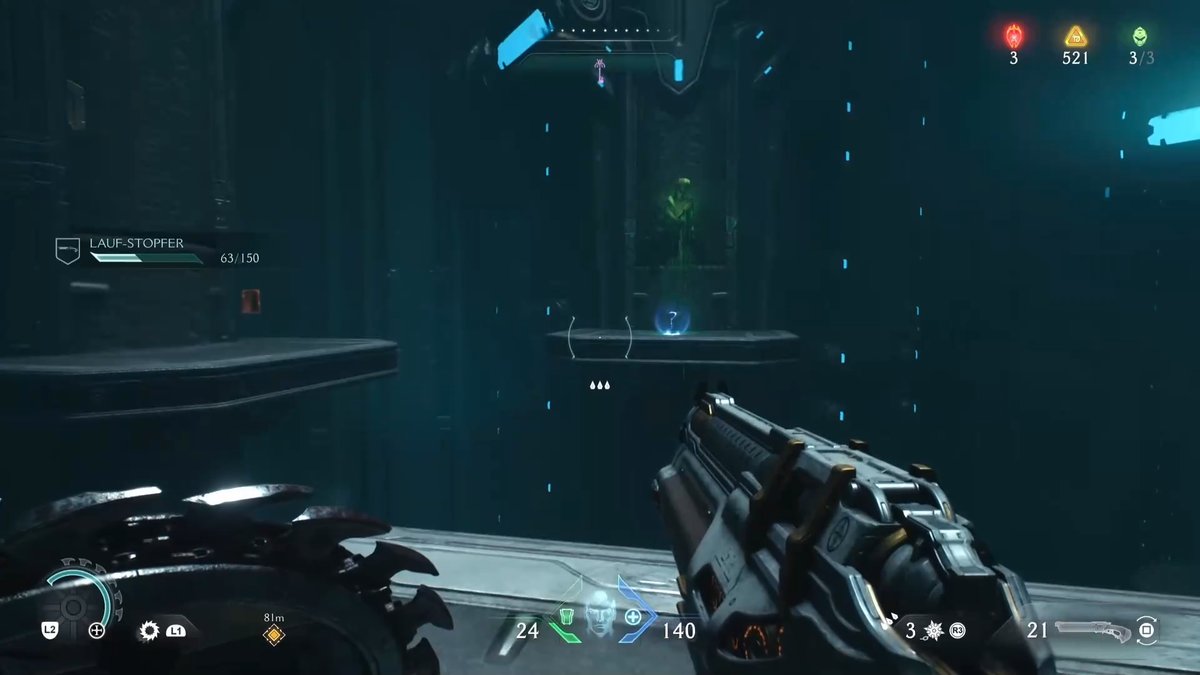Click the orange diamond objective marker

(273, 635)
